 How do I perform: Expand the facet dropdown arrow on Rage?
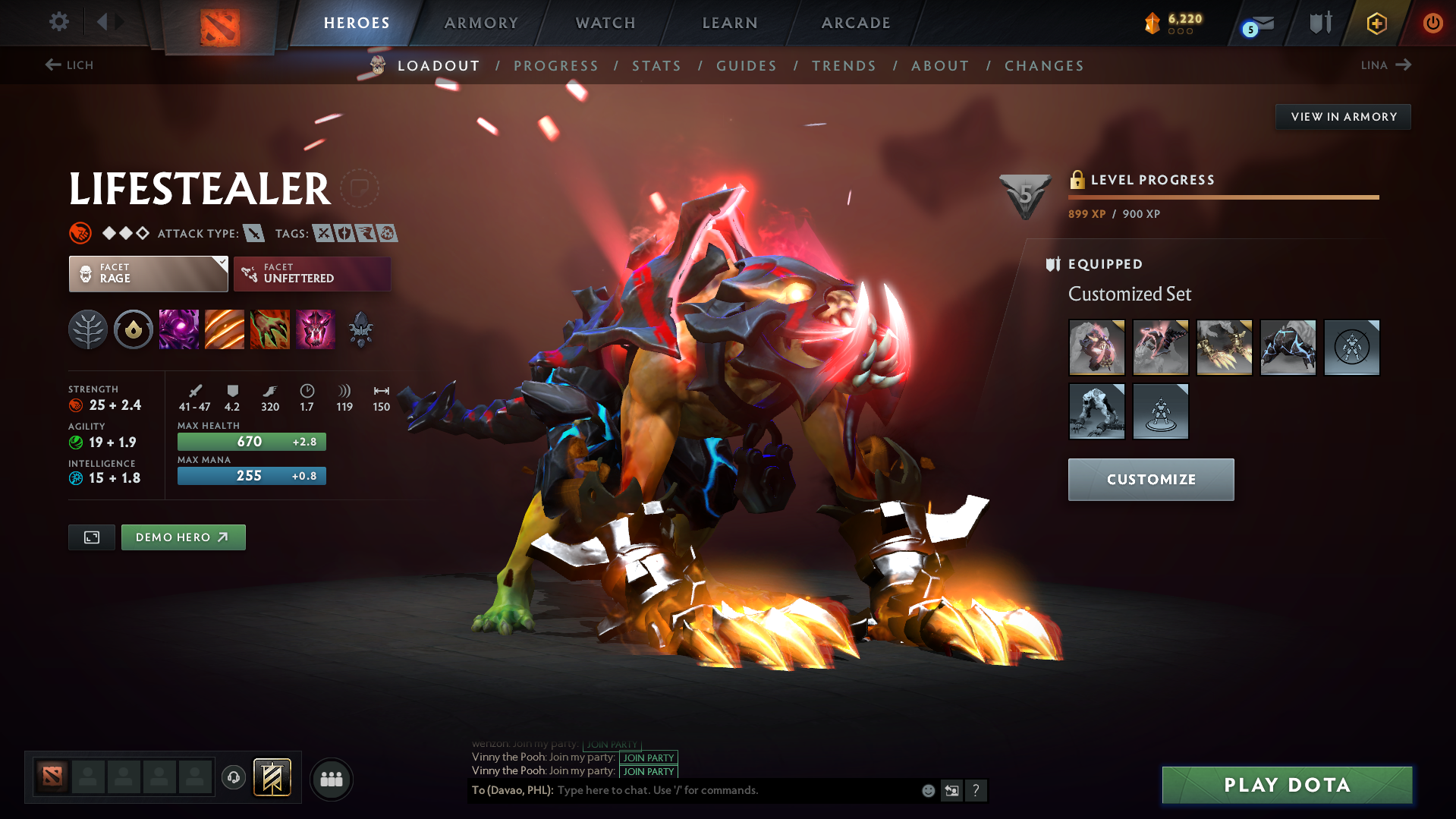(221, 264)
